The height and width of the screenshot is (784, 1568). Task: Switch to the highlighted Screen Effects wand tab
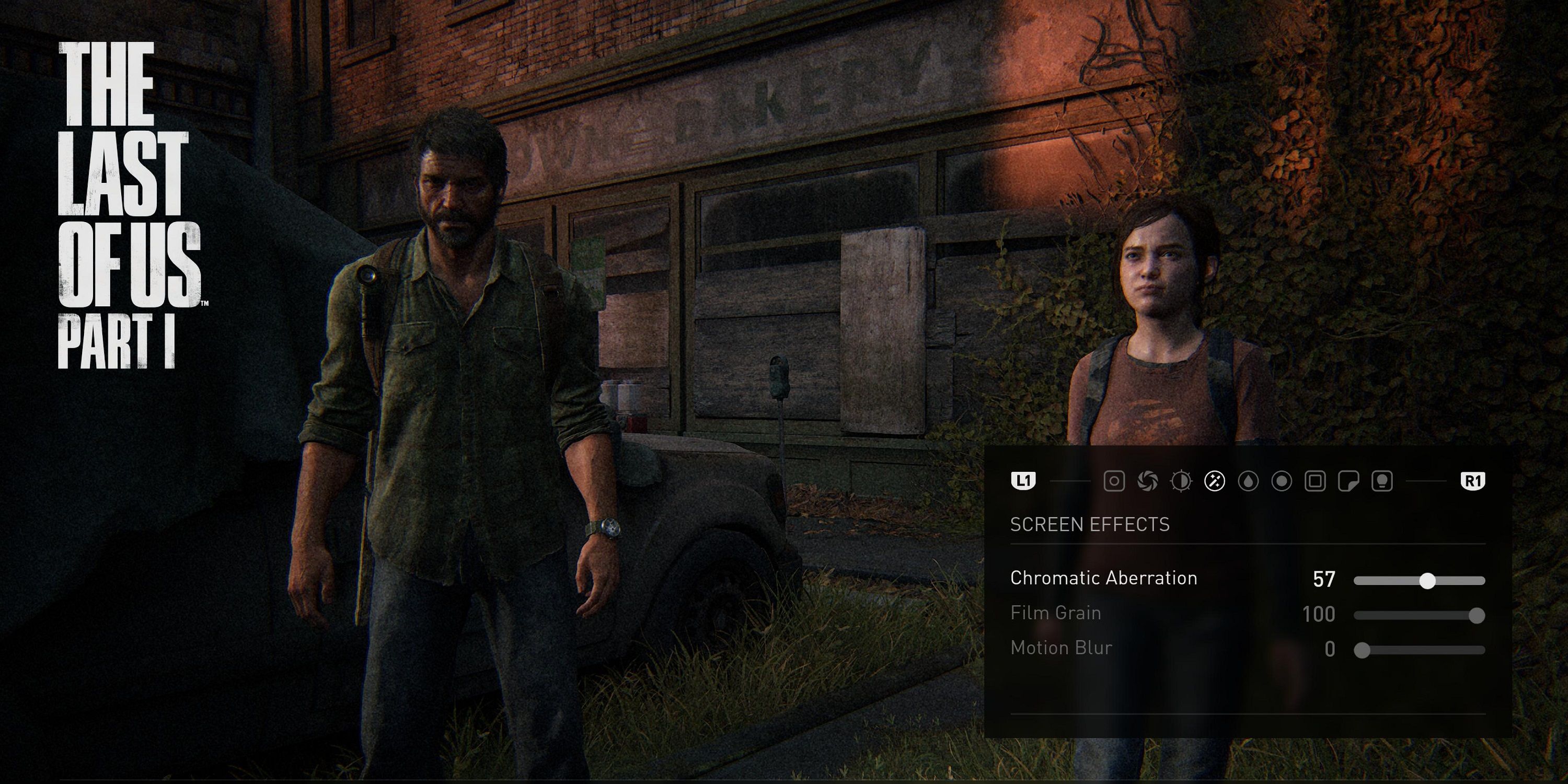pos(1216,481)
